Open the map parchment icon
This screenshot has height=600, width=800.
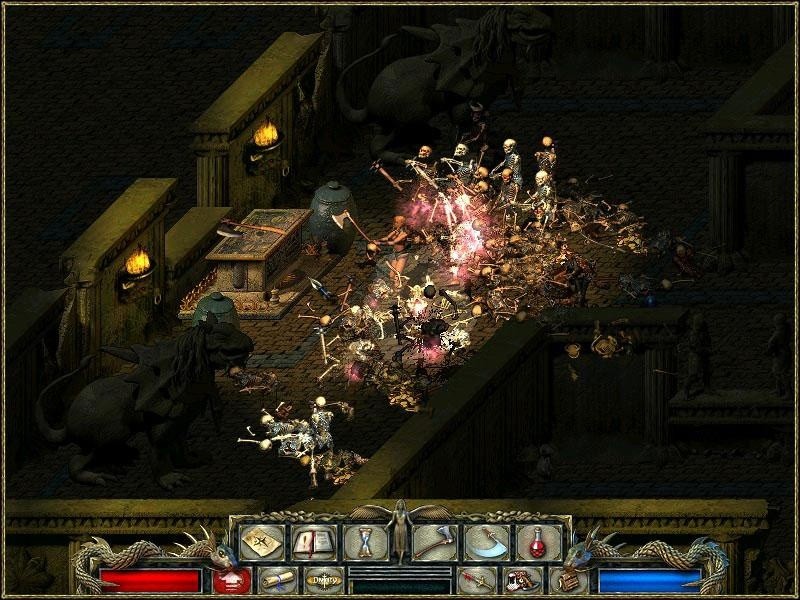258,541
